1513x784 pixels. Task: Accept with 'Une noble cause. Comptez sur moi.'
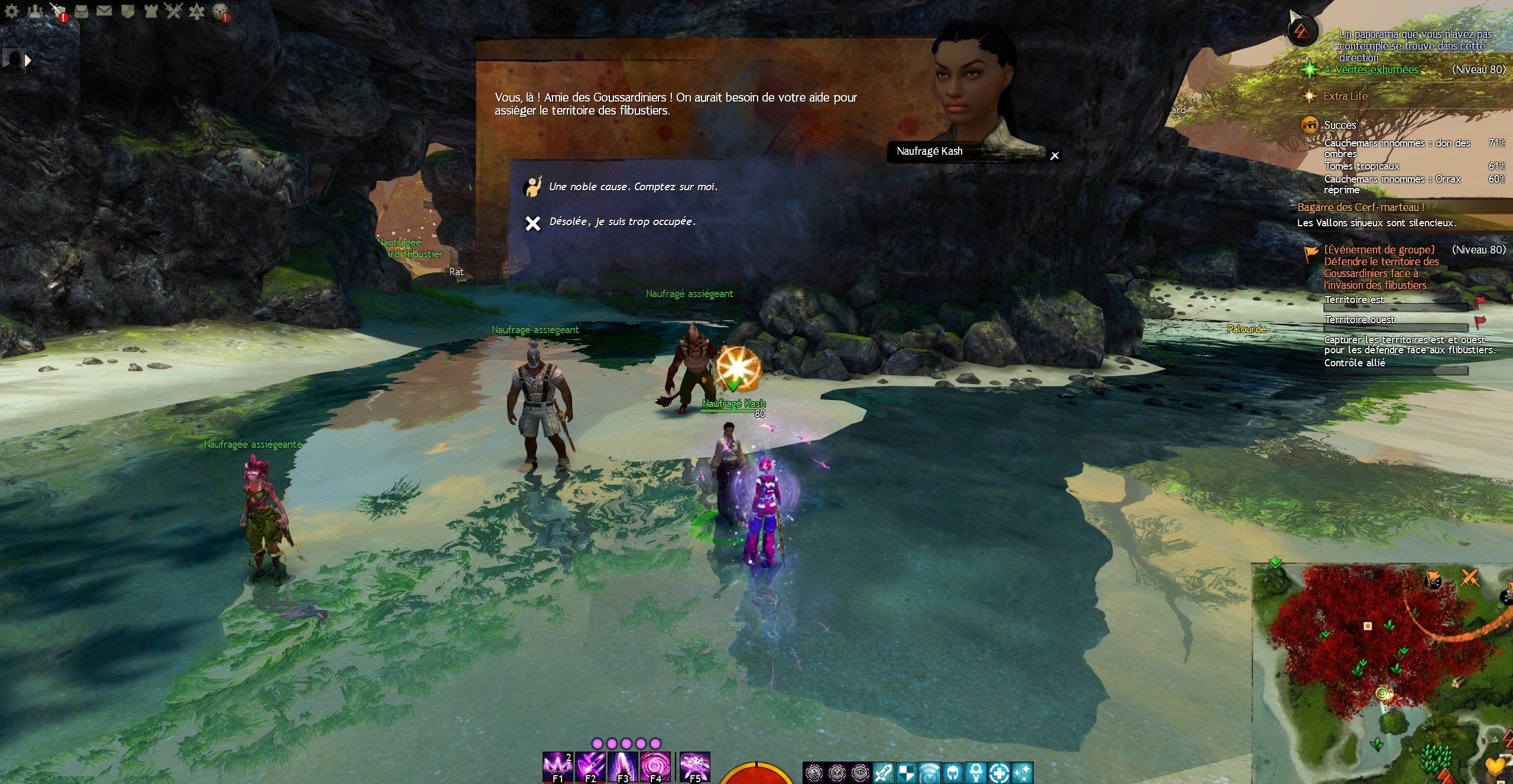[x=632, y=187]
